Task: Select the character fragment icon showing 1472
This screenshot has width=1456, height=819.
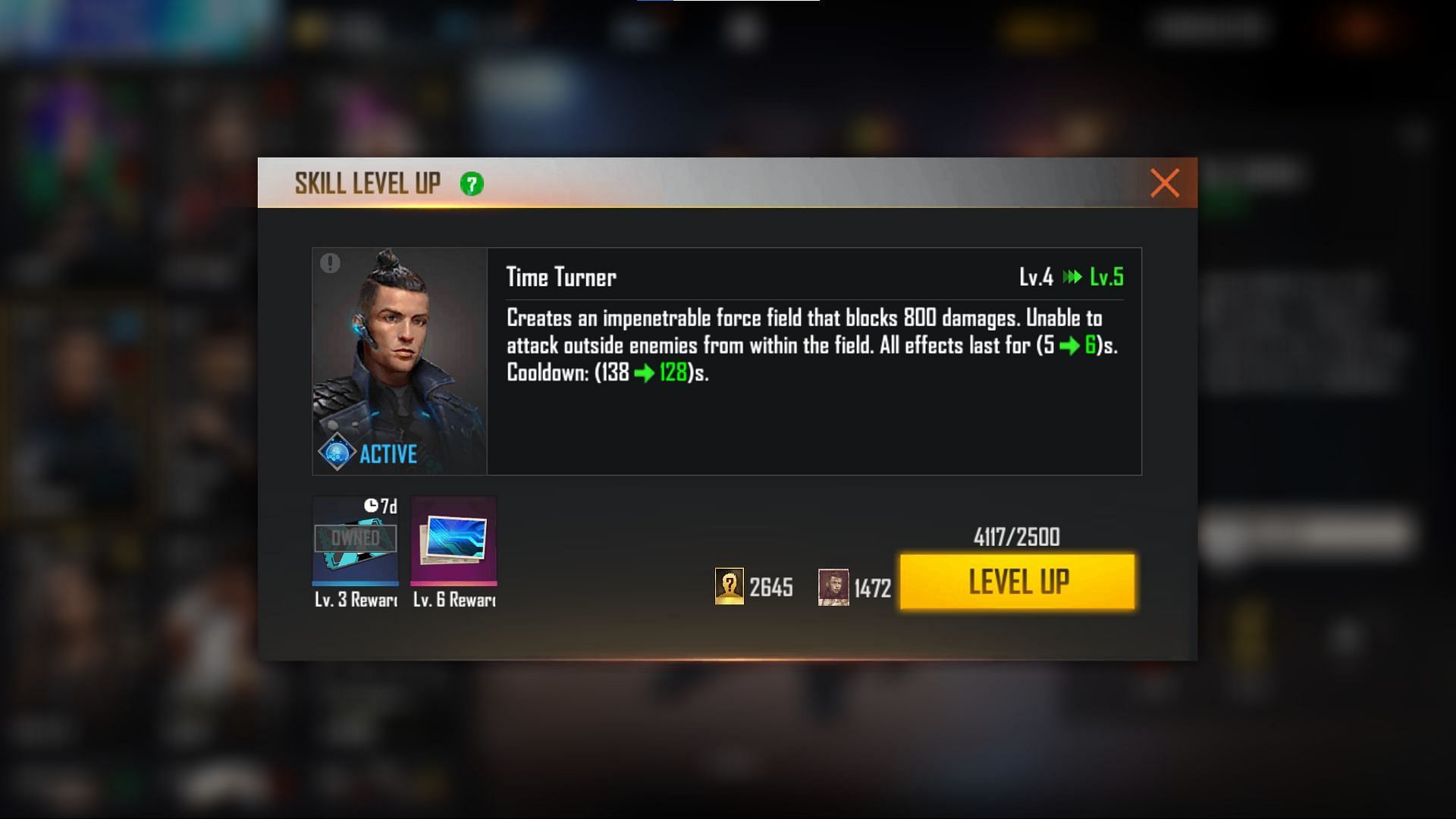Action: (833, 587)
